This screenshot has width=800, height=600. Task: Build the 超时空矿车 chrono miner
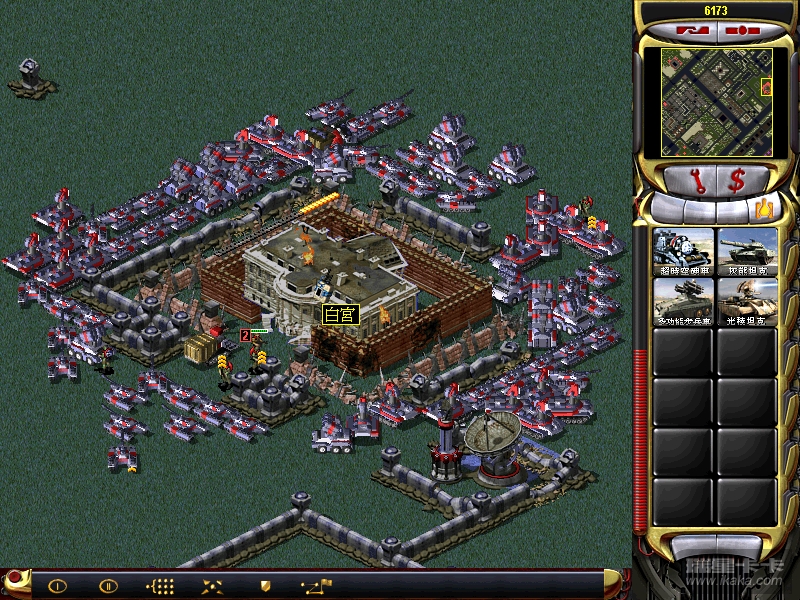(x=683, y=250)
